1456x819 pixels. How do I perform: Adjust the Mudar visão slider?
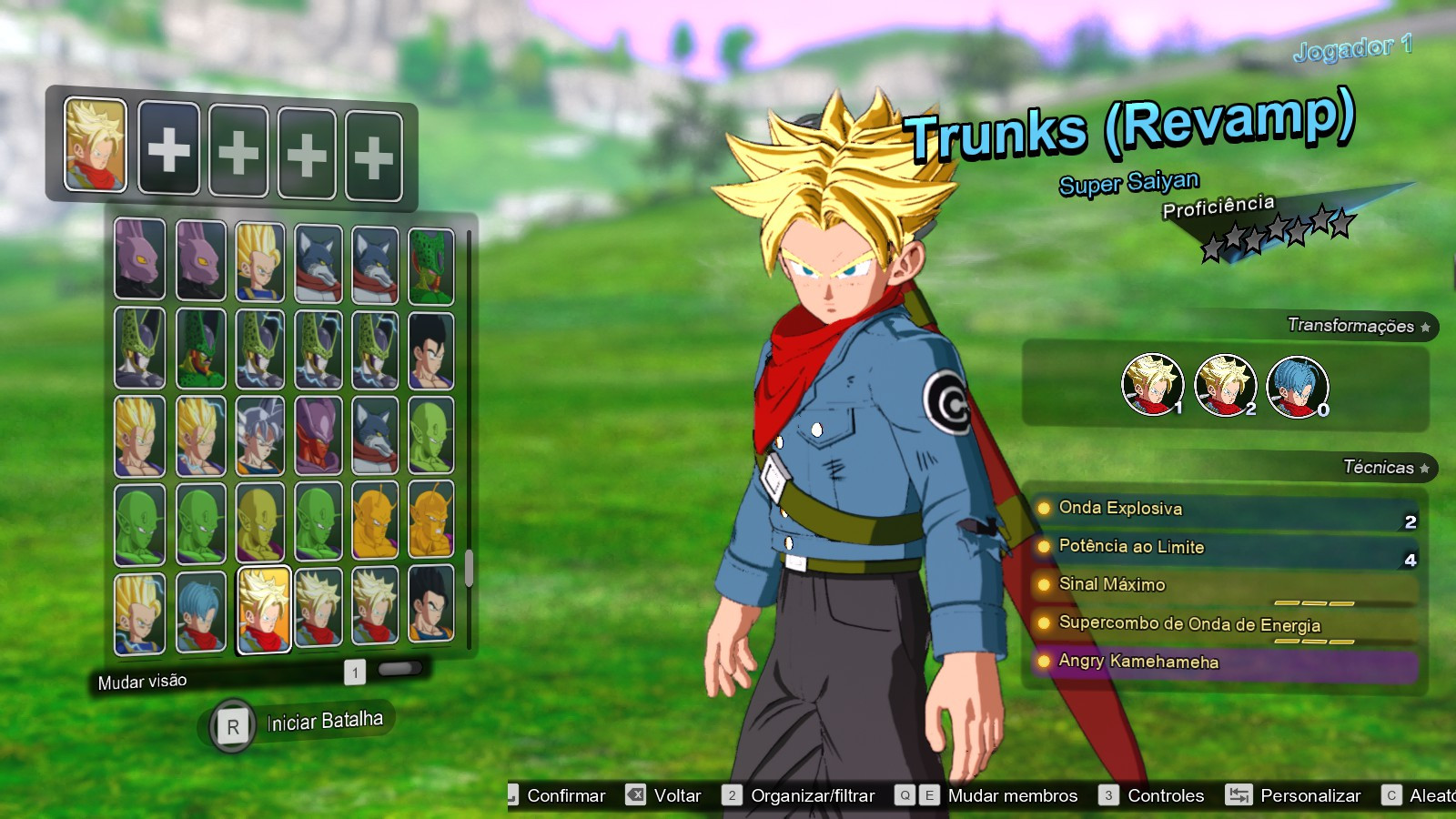click(x=399, y=672)
